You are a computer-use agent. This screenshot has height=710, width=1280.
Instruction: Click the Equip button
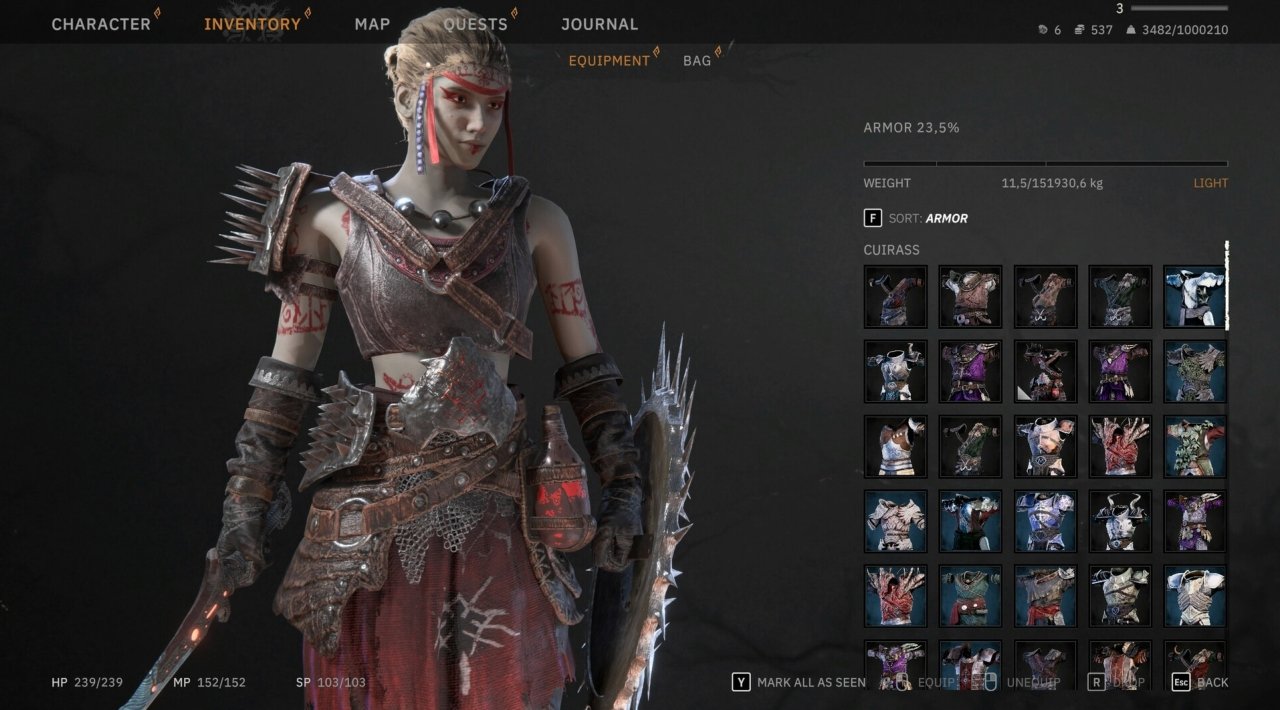click(x=935, y=682)
